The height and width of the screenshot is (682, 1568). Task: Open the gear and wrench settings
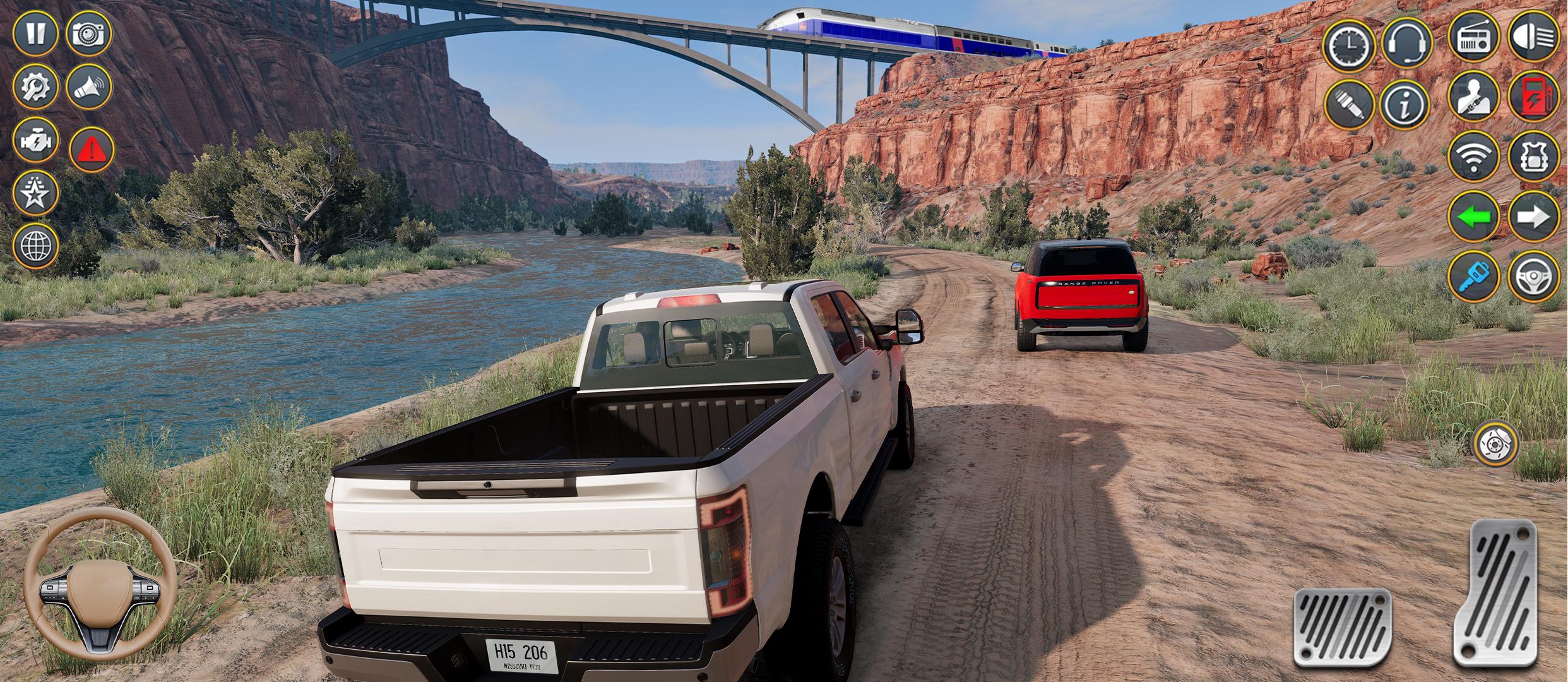(x=35, y=87)
